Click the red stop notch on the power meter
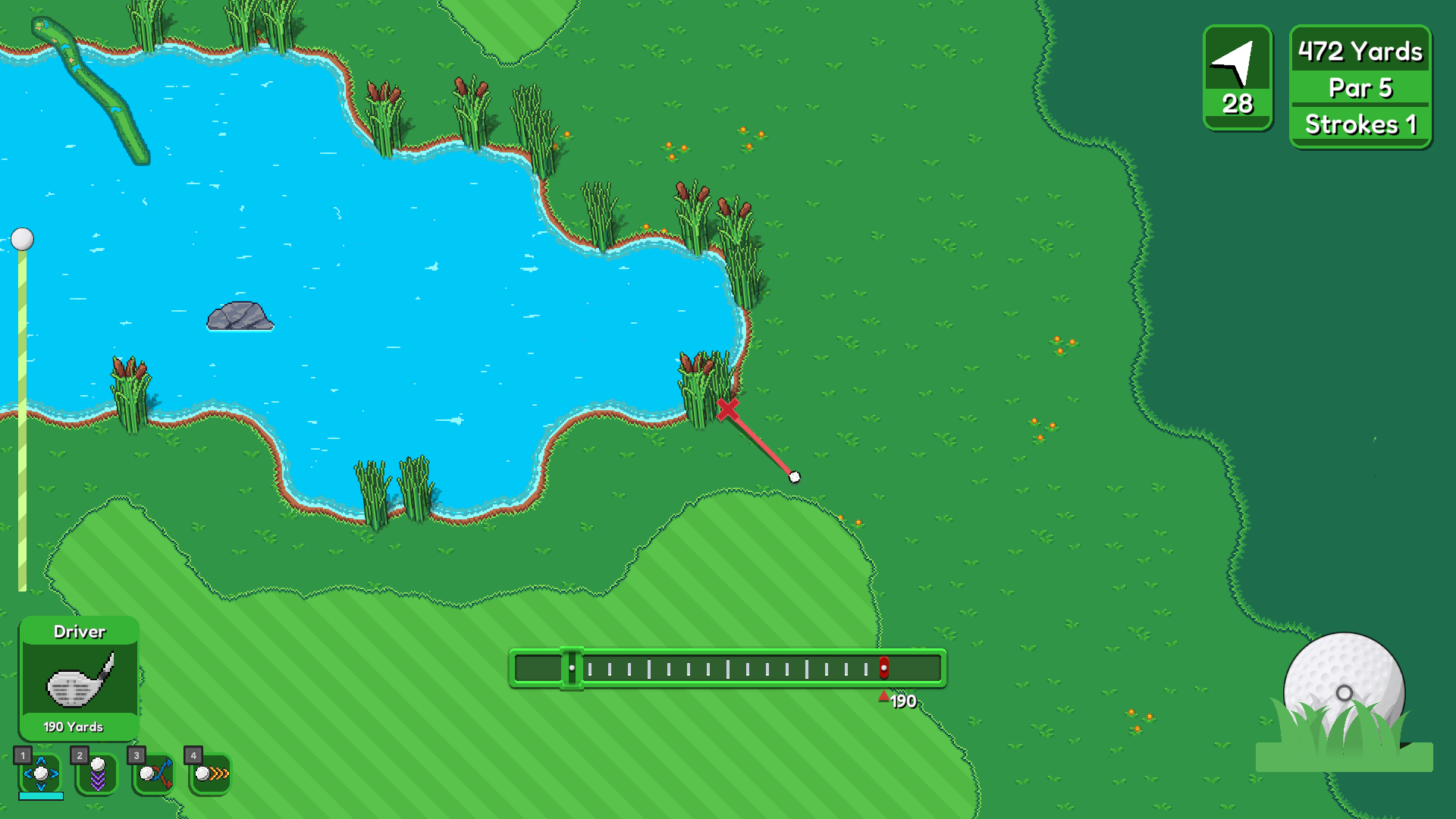The image size is (1456, 819). [x=883, y=667]
